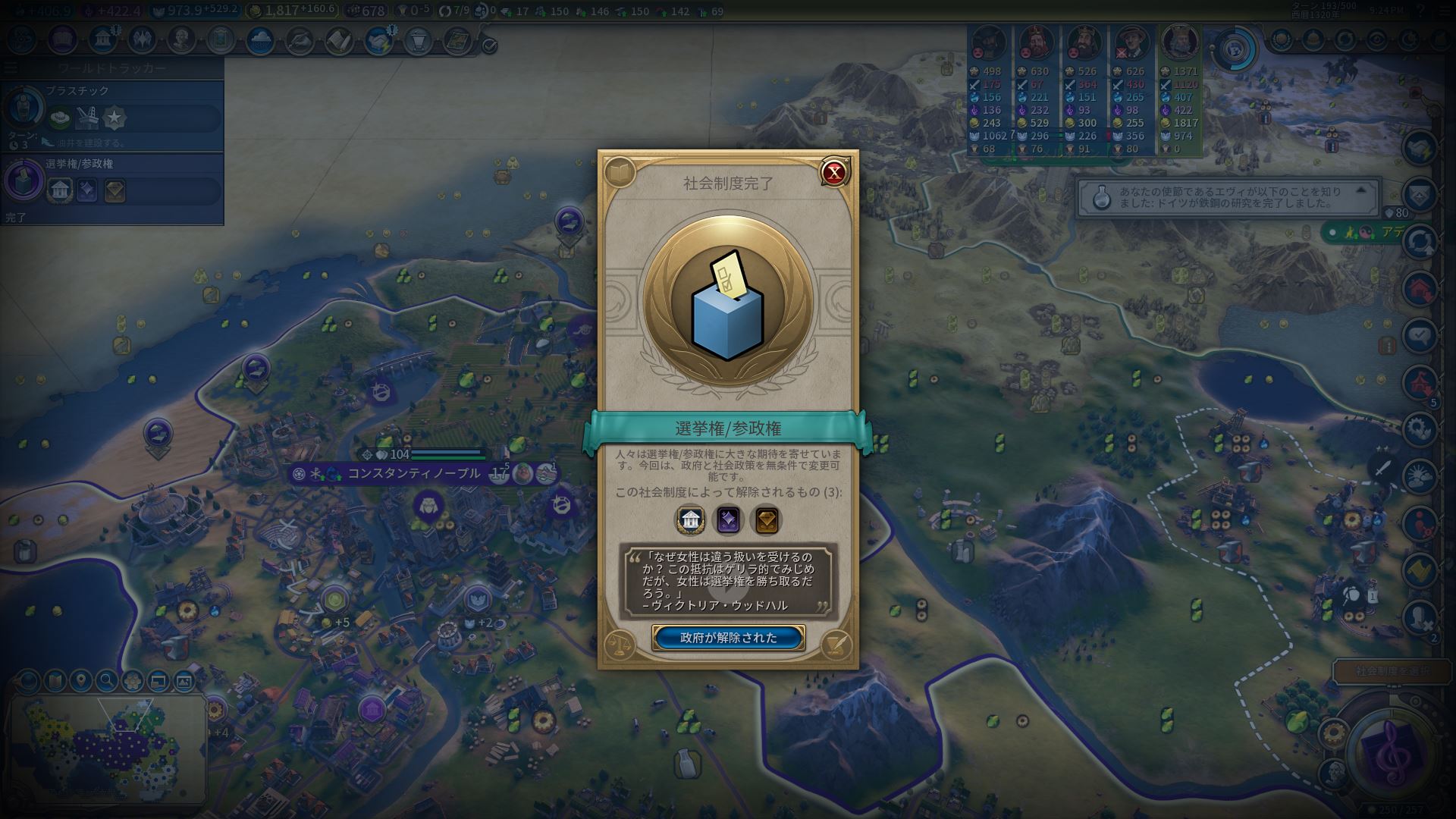Open the world congress handshake button
1456x819 pixels.
coord(378,39)
